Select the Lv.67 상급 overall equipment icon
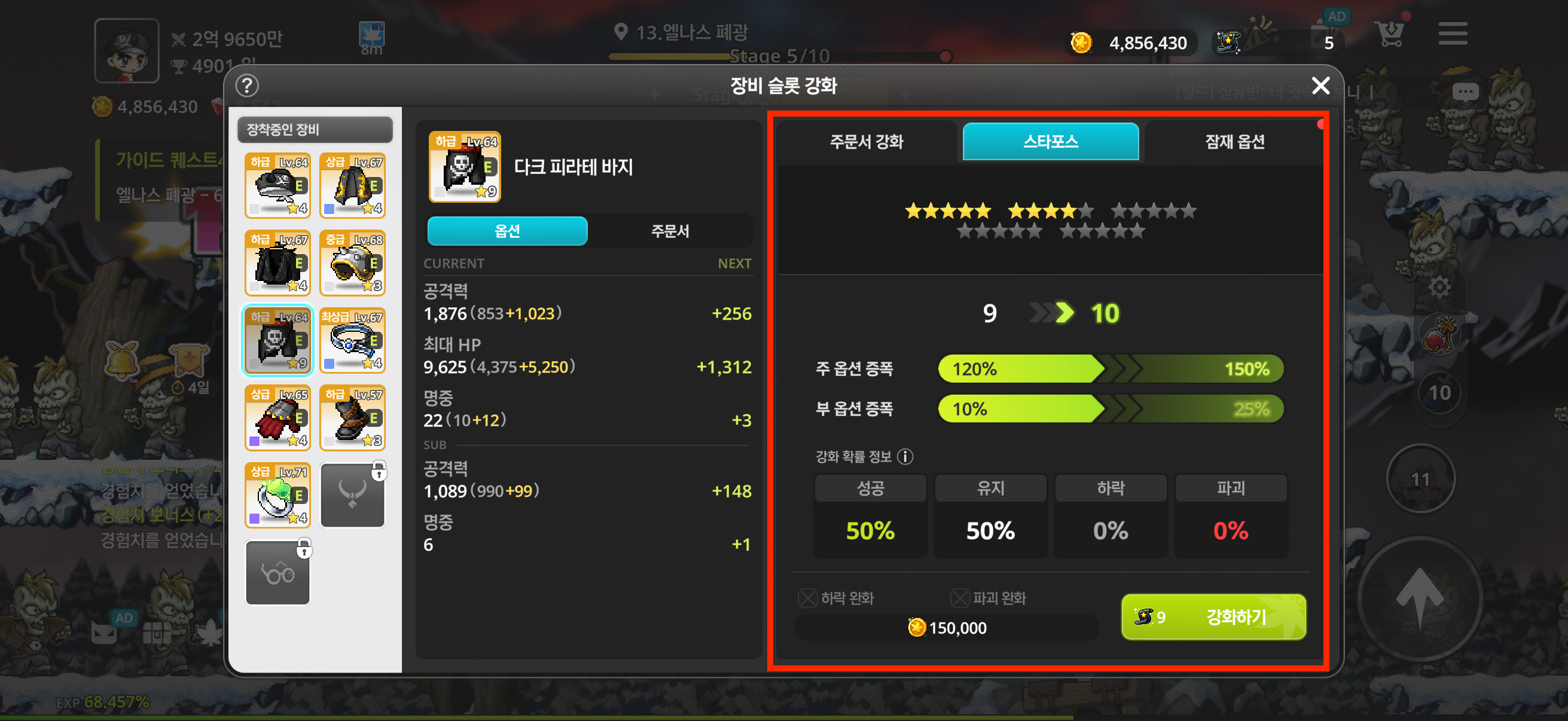The image size is (1568, 721). [x=352, y=185]
